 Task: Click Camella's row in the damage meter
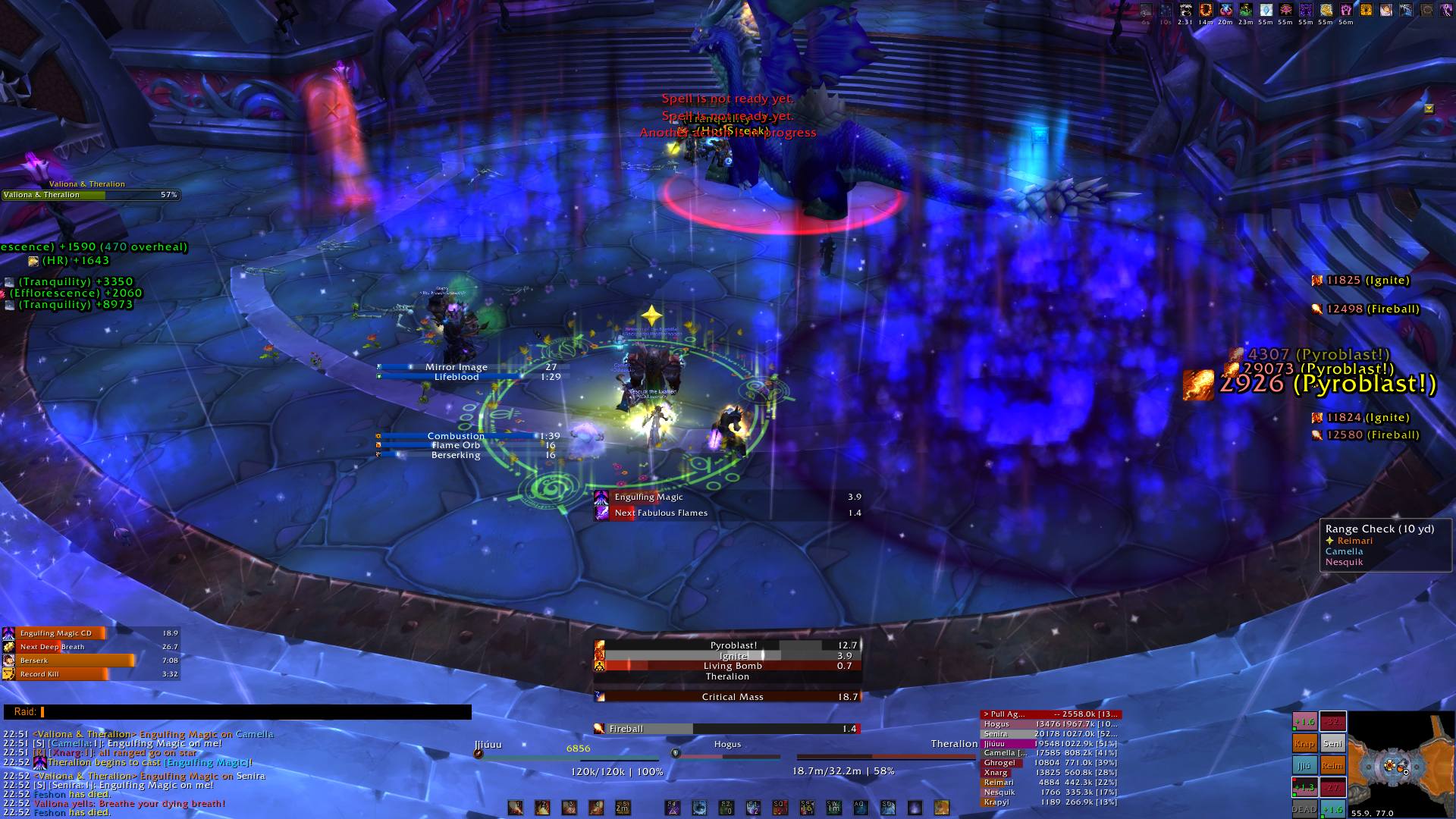[x=1050, y=753]
